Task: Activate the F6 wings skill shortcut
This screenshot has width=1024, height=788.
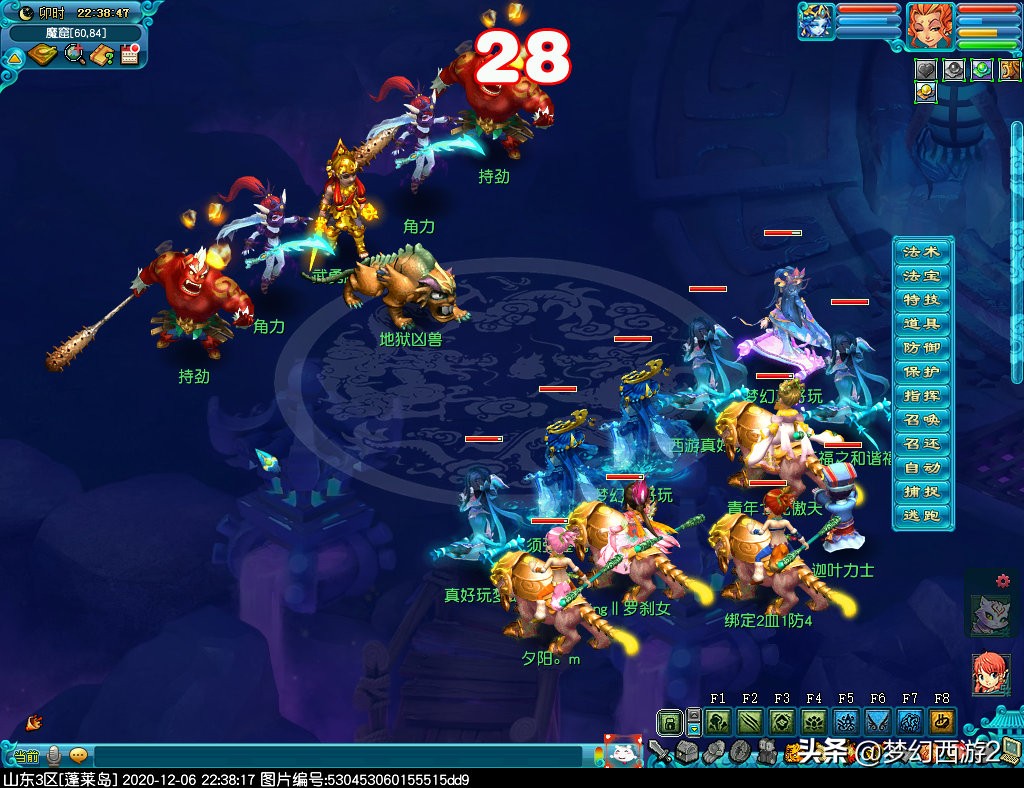Action: click(x=878, y=721)
